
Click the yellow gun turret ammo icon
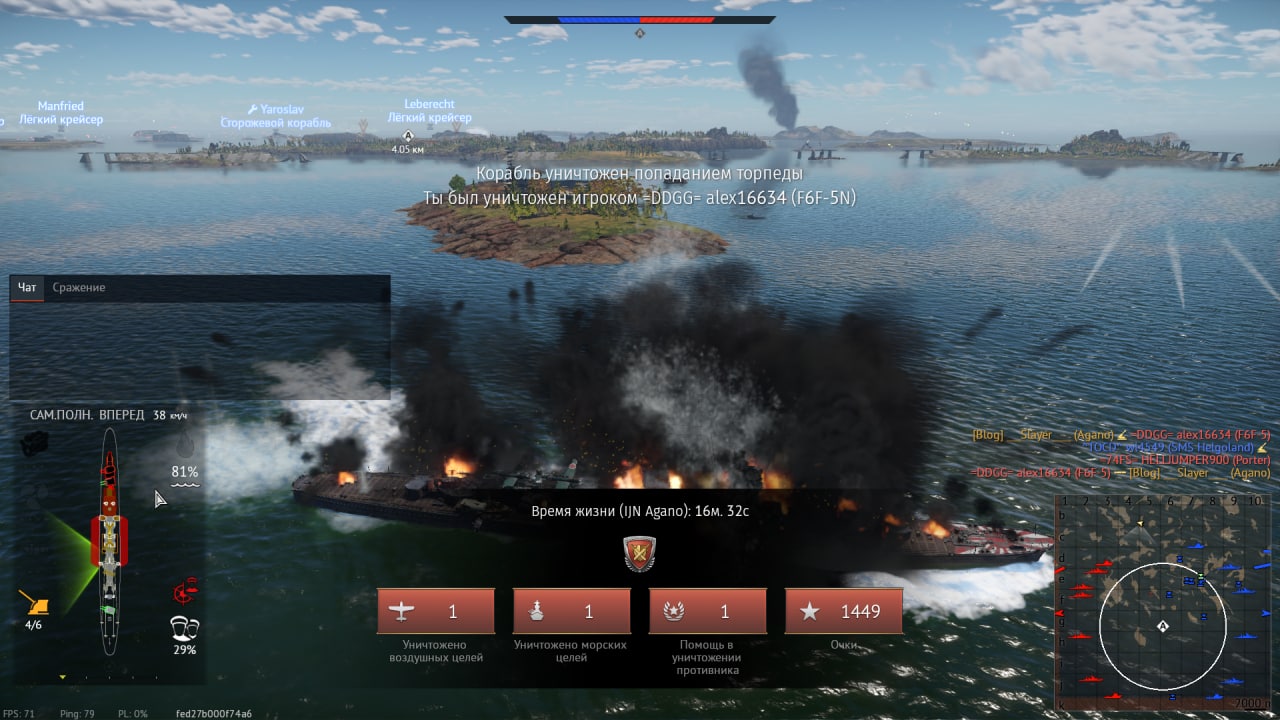pos(34,602)
